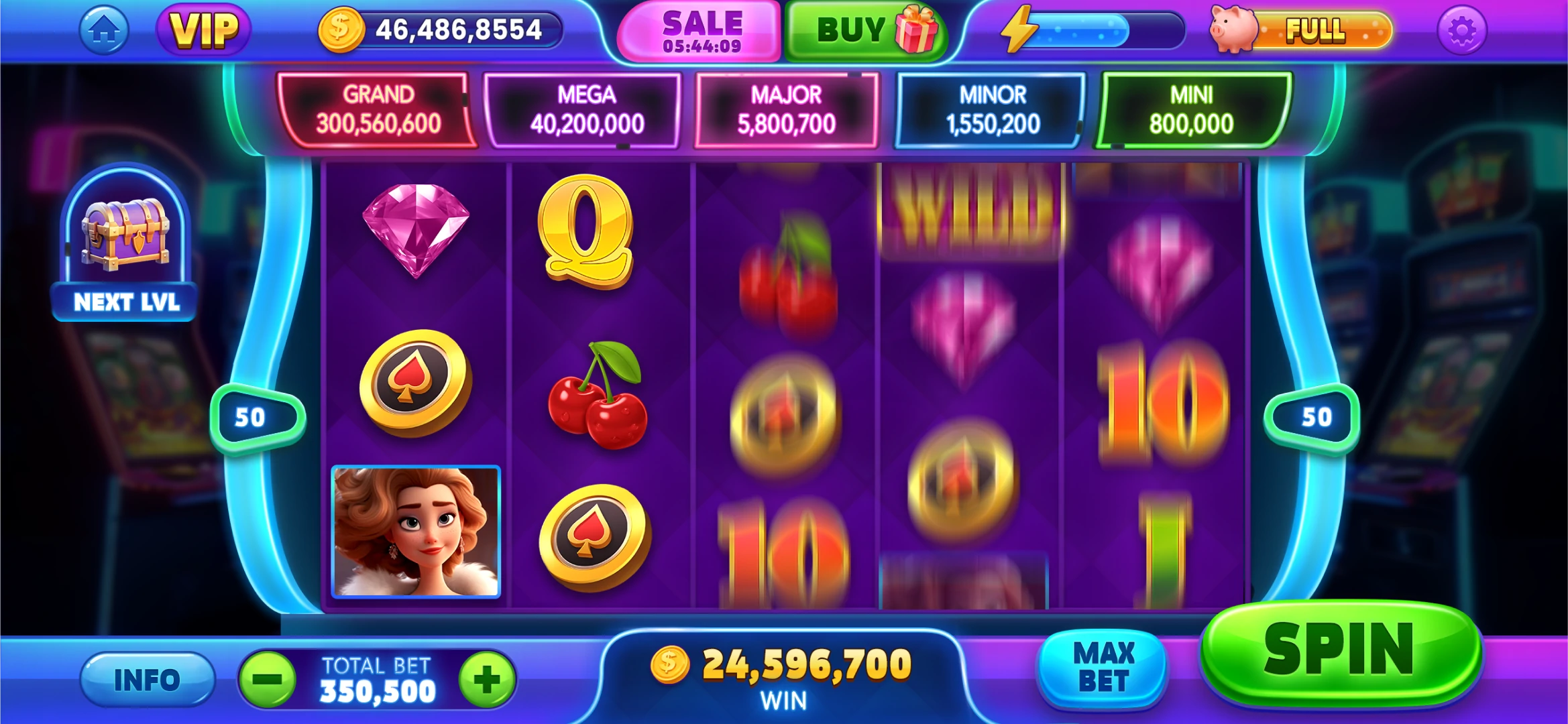The width and height of the screenshot is (1568, 724).
Task: Tap the lightning bolt energy meter
Action: (1090, 30)
